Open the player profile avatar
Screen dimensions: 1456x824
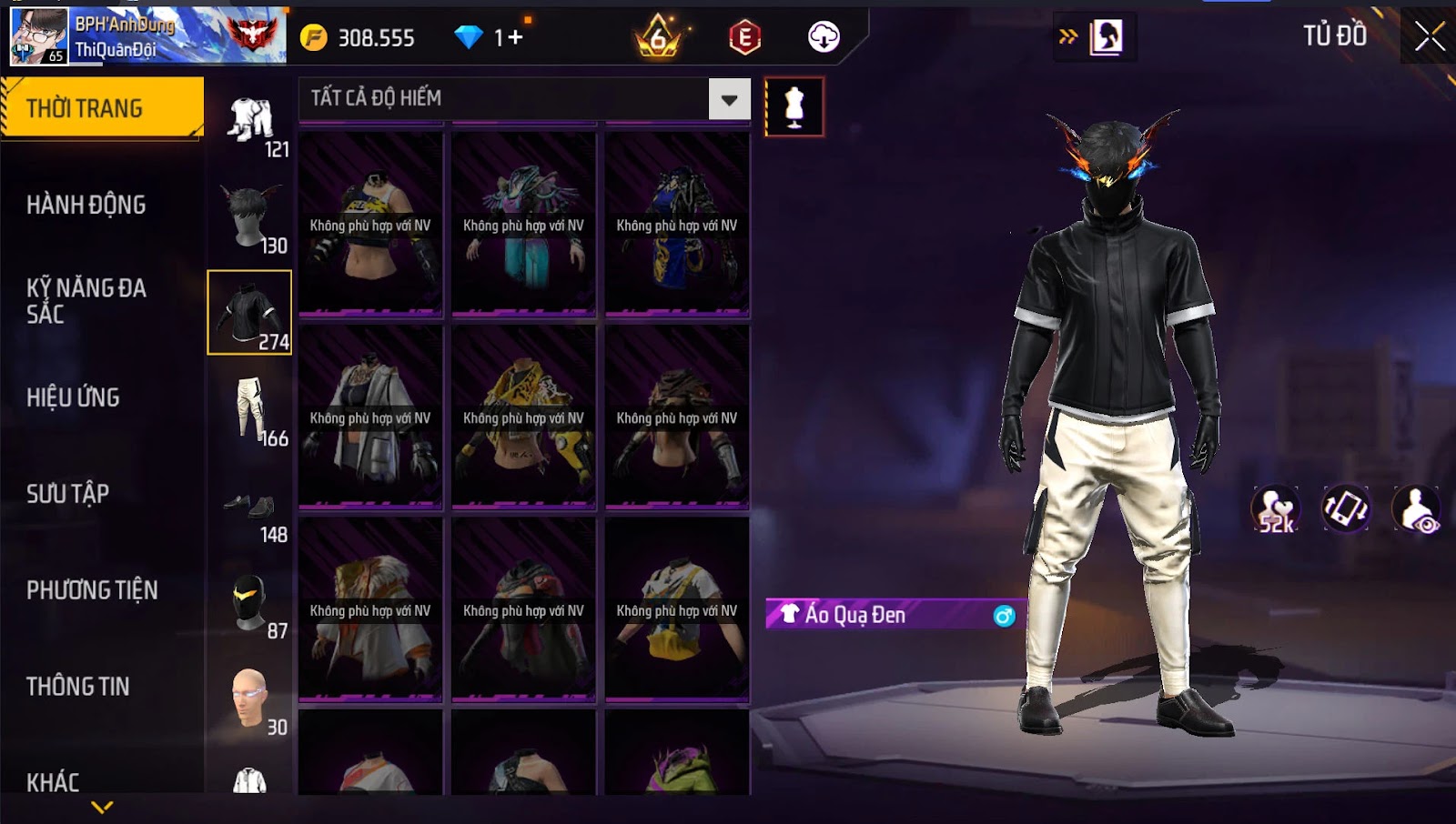tap(39, 36)
